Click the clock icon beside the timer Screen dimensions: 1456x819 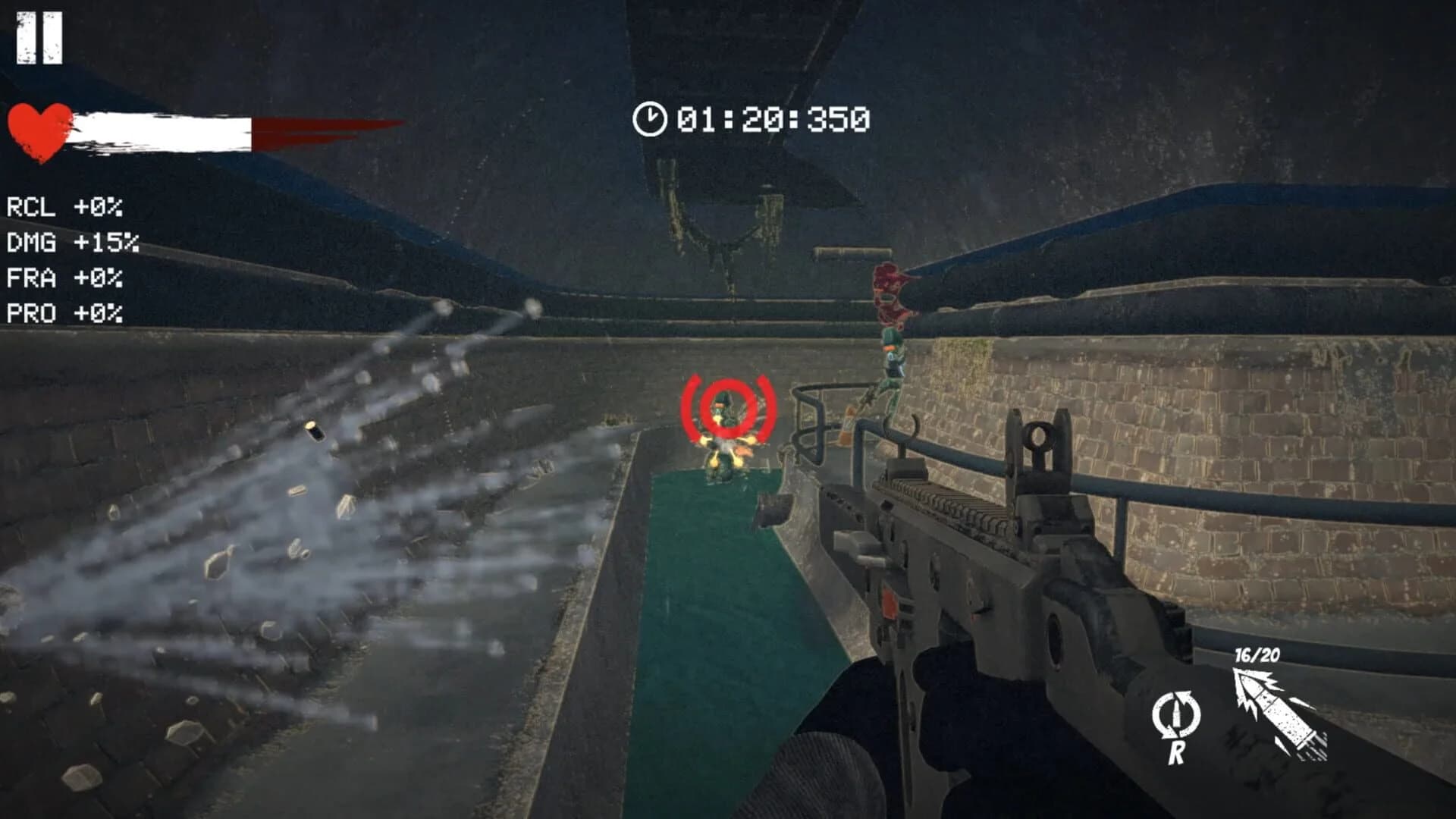[651, 118]
